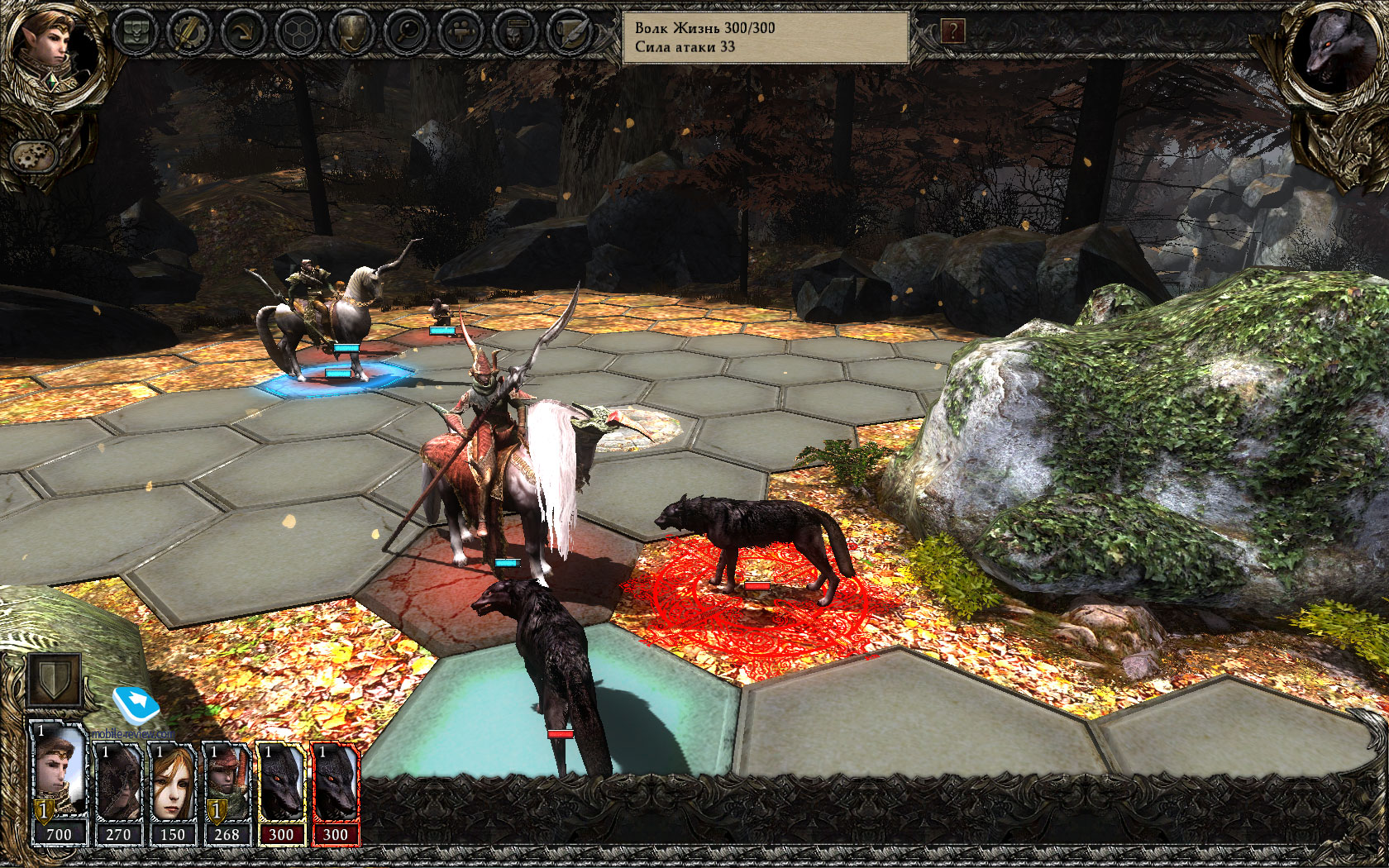Choose the red-haired woman card with 150 health
The width and height of the screenshot is (1389, 868).
172,794
